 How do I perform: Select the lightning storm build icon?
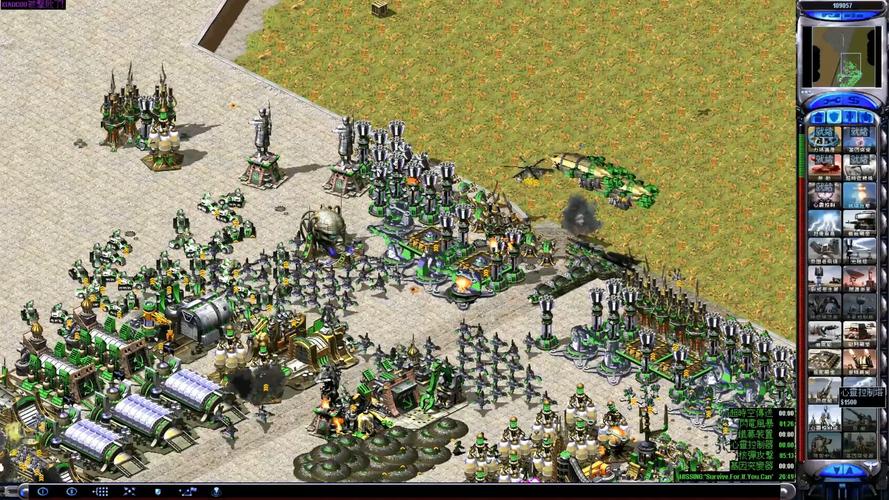pos(825,222)
